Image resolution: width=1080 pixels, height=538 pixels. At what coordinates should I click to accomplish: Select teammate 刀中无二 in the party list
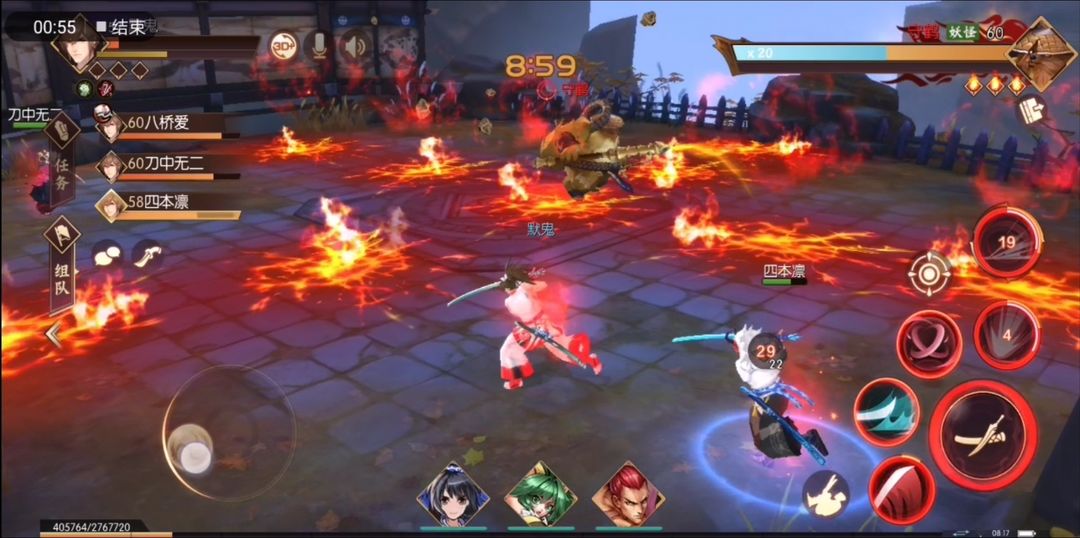165,164
